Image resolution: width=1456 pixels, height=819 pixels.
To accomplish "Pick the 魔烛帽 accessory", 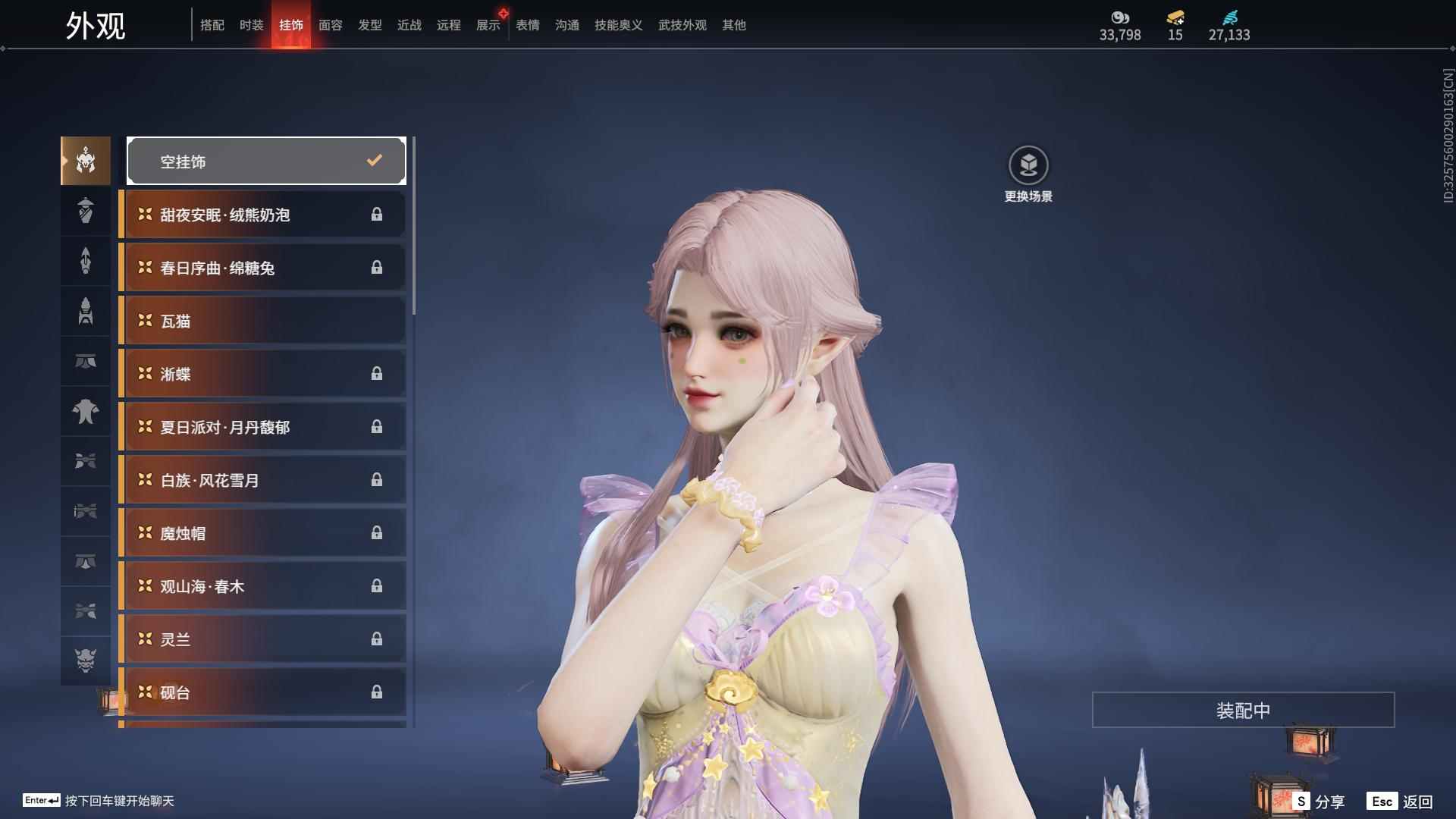I will [x=262, y=533].
